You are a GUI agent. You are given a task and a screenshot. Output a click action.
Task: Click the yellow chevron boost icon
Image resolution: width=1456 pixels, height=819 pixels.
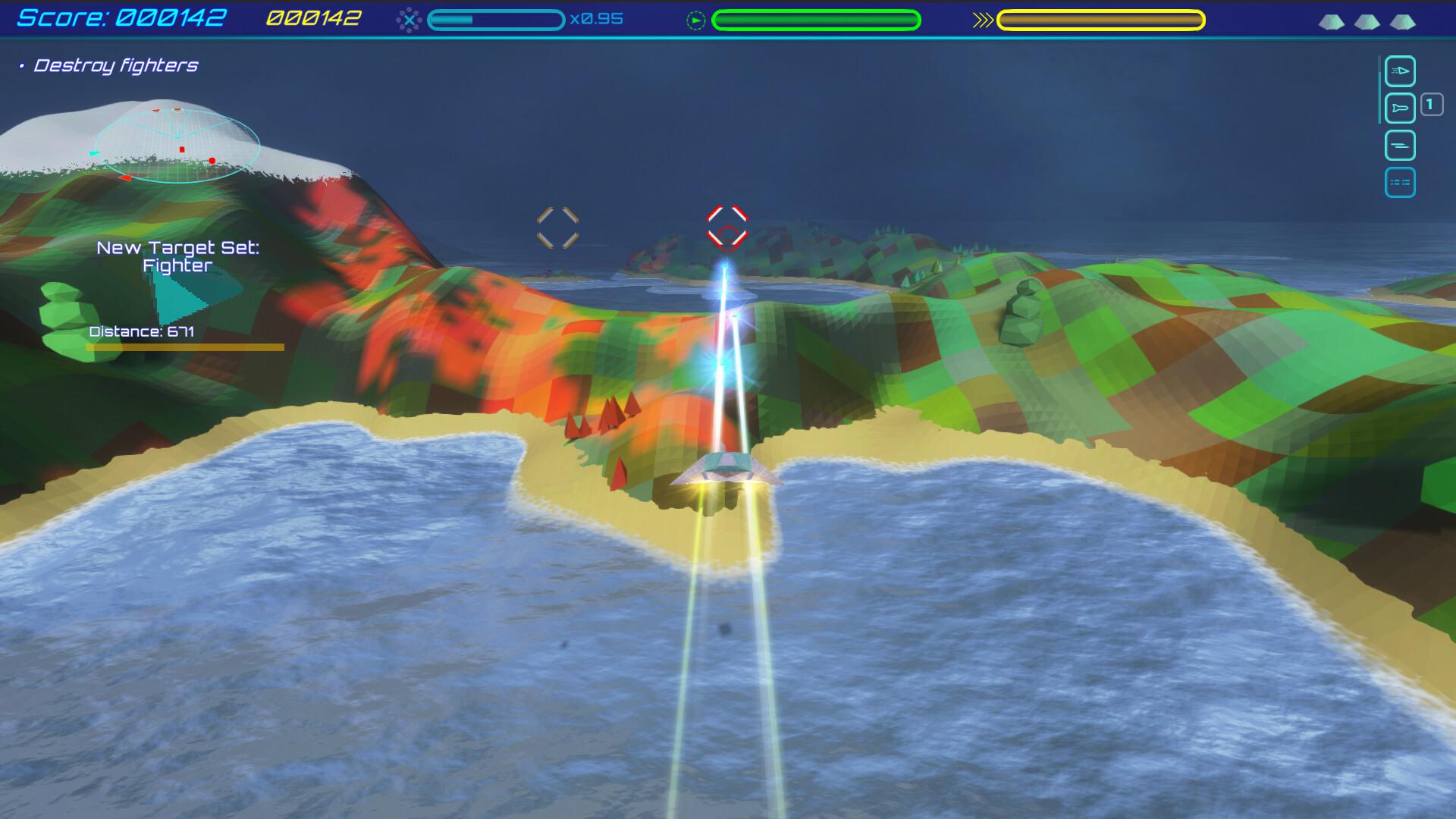pos(982,20)
